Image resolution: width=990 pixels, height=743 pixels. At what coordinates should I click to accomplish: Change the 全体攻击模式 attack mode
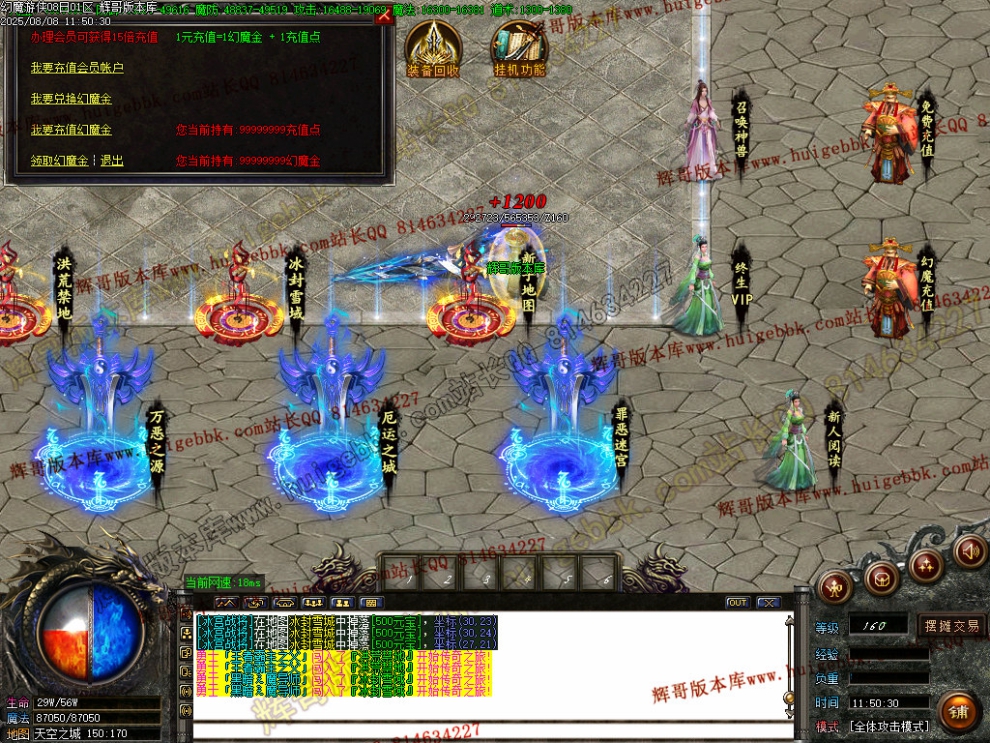pos(888,726)
